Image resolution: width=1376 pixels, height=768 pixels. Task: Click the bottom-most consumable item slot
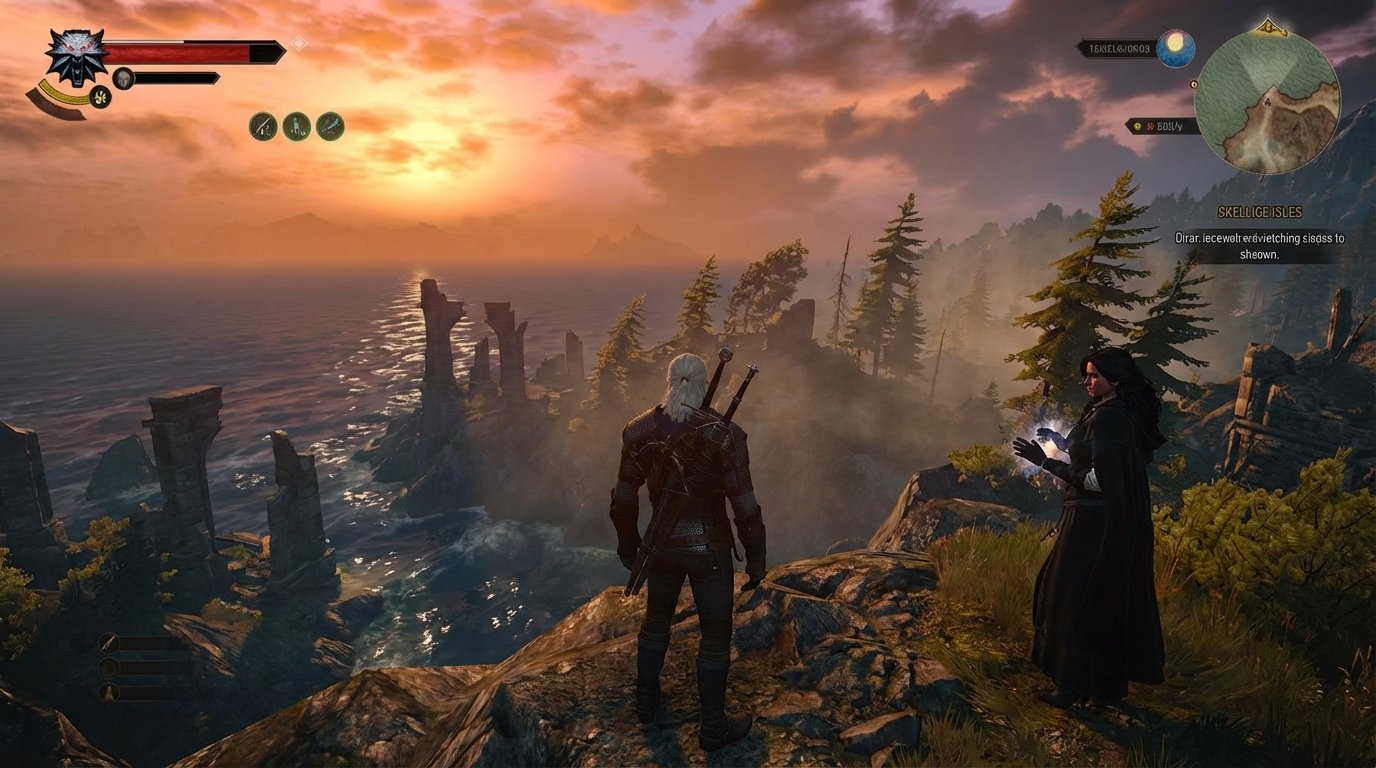109,692
